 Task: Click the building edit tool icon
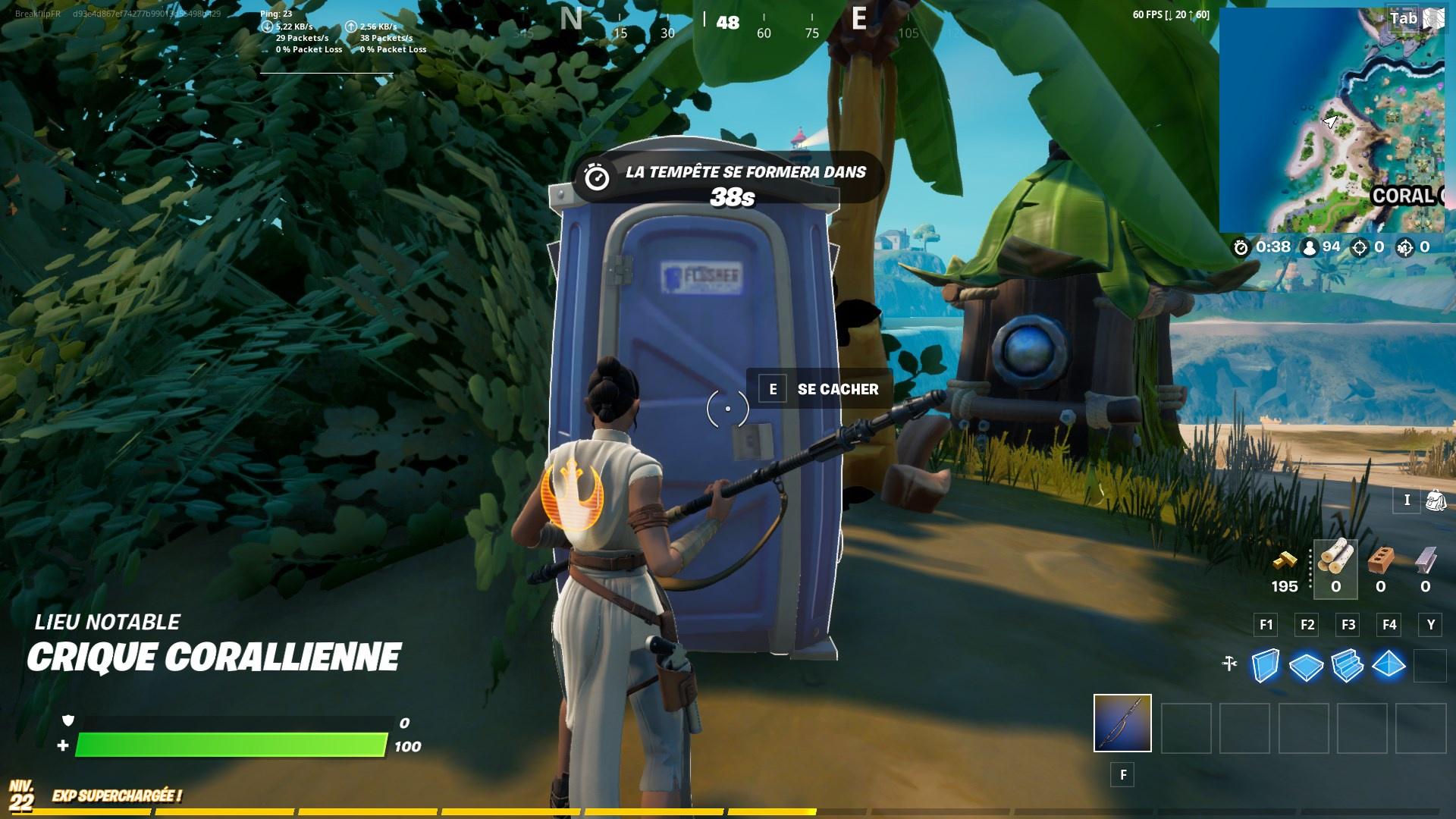(1228, 662)
